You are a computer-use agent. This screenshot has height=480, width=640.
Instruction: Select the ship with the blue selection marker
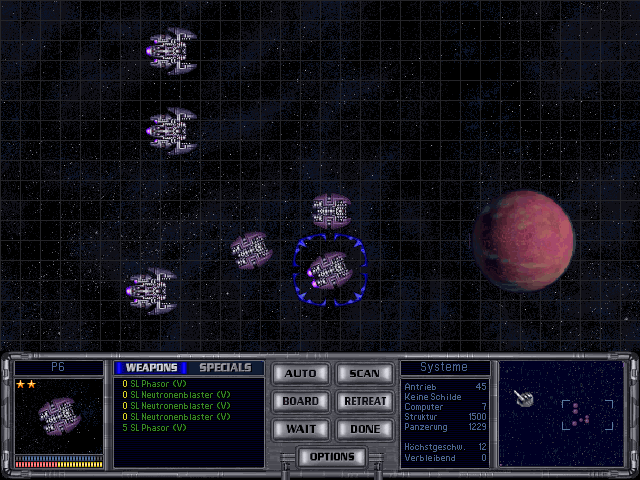[327, 270]
